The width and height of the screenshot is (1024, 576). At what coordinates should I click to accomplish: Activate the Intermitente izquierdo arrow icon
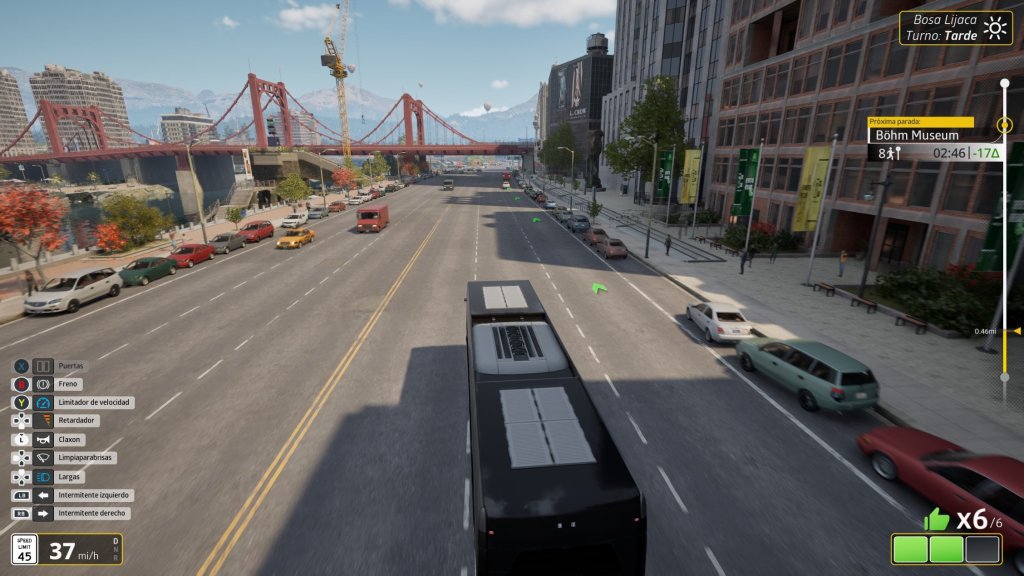[43, 495]
